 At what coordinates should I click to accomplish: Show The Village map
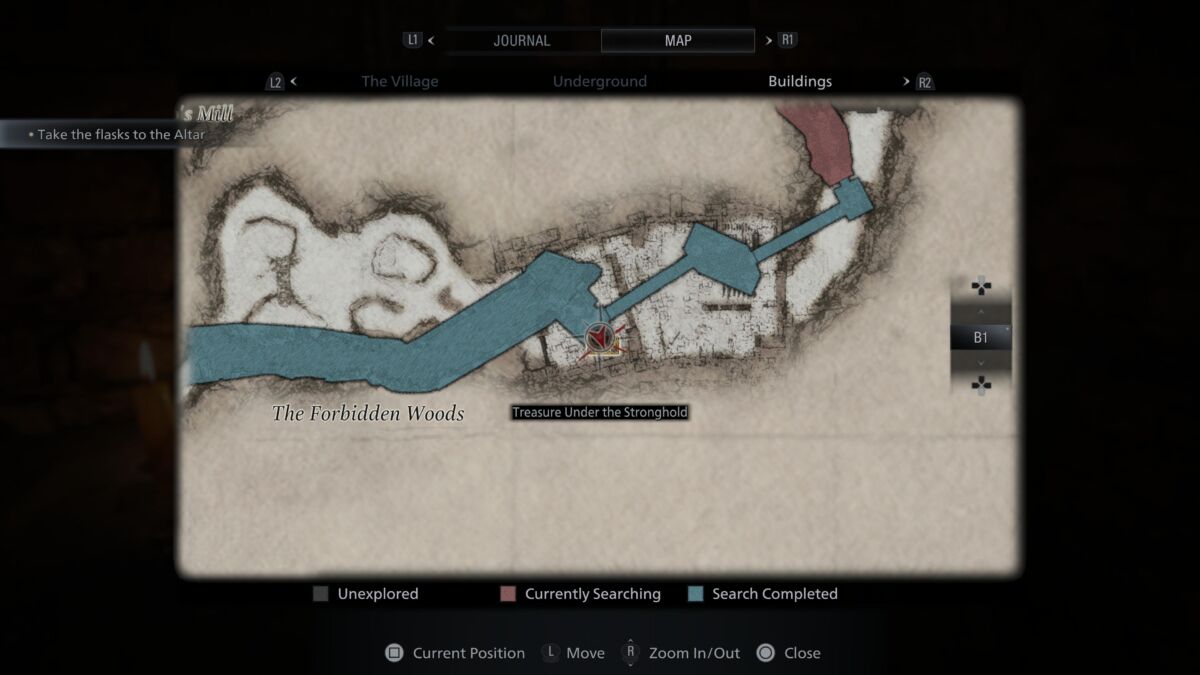399,82
